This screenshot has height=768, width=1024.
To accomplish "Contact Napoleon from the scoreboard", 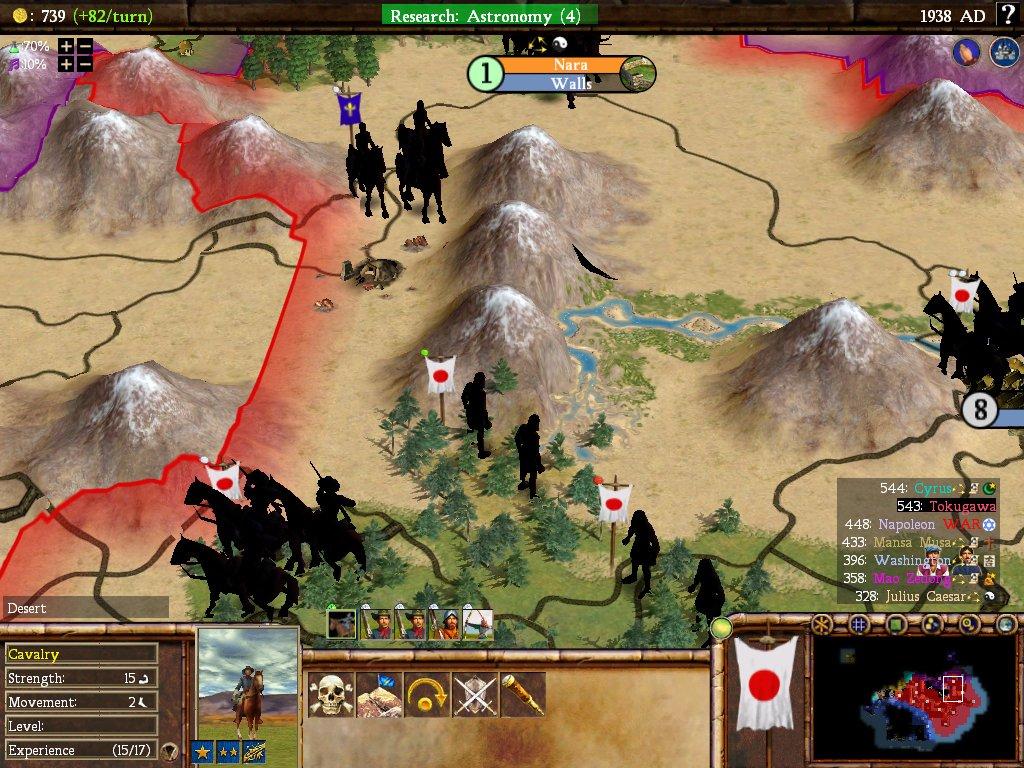I will pos(907,524).
